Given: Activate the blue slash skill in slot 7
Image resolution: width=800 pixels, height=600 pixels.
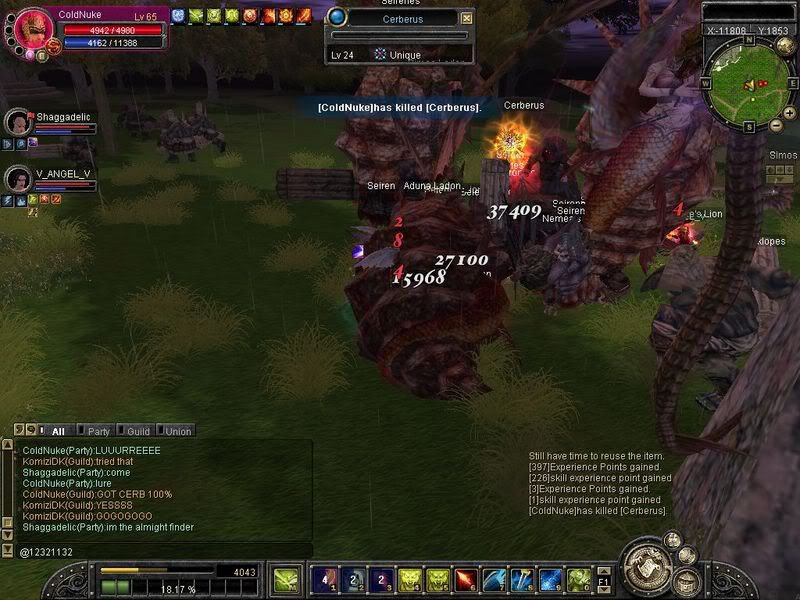Looking at the screenshot, I should coord(493,579).
